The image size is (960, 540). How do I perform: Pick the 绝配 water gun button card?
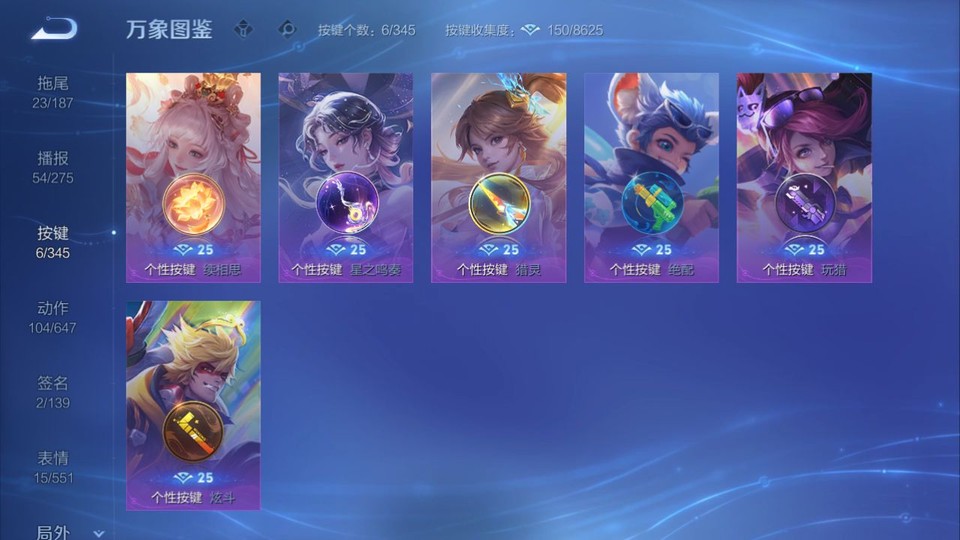tap(651, 177)
